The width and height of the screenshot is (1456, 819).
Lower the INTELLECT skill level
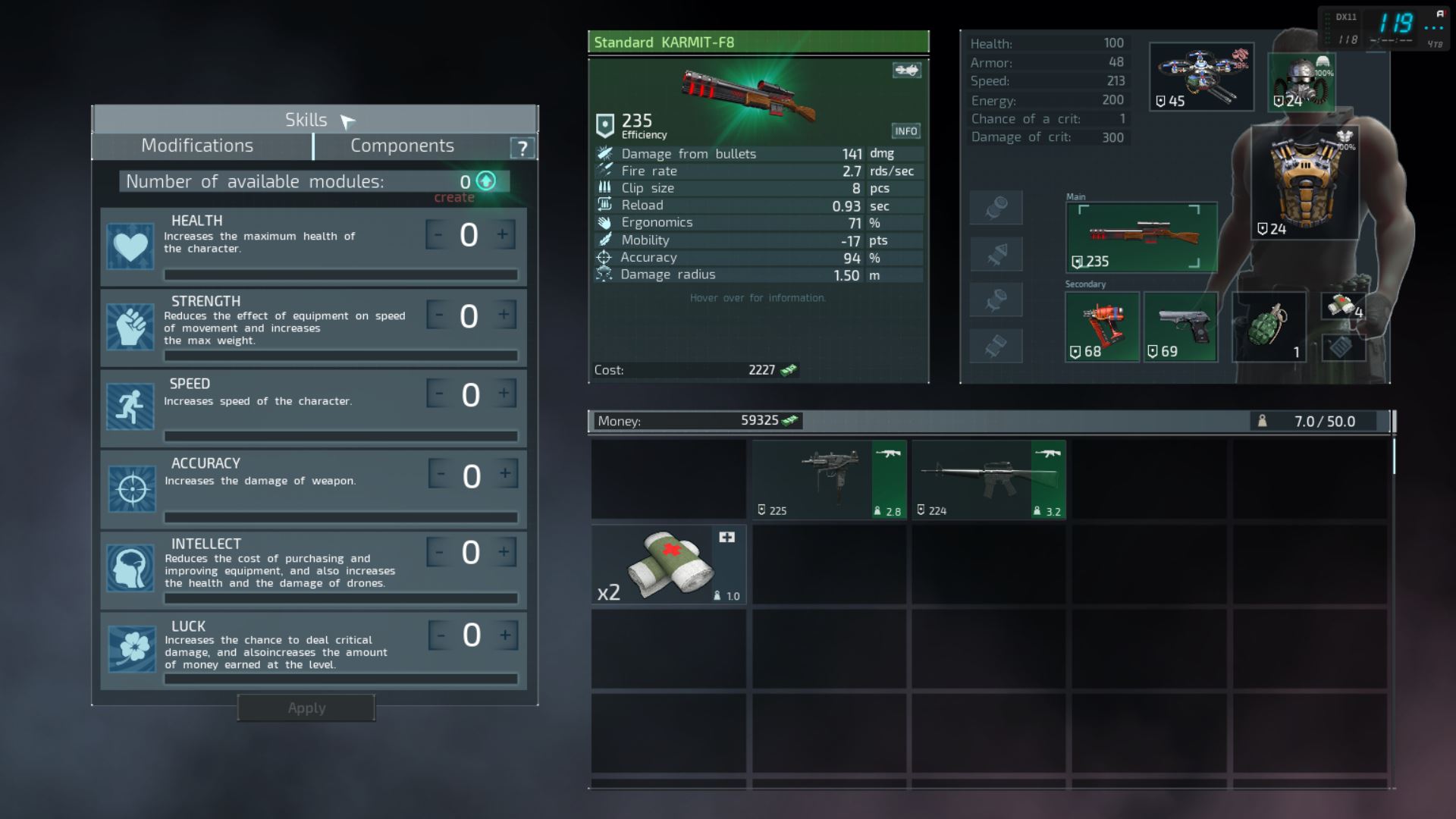(438, 552)
